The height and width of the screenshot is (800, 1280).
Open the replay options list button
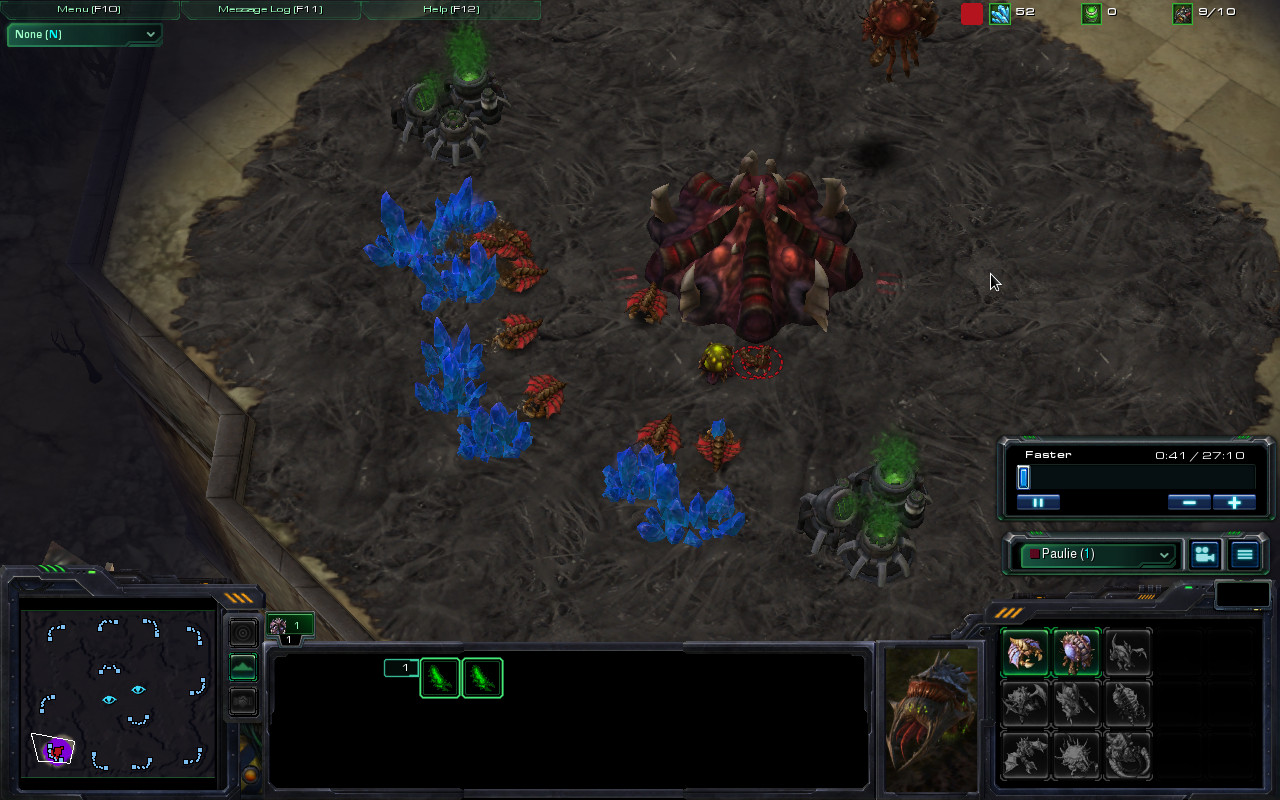(x=1245, y=554)
